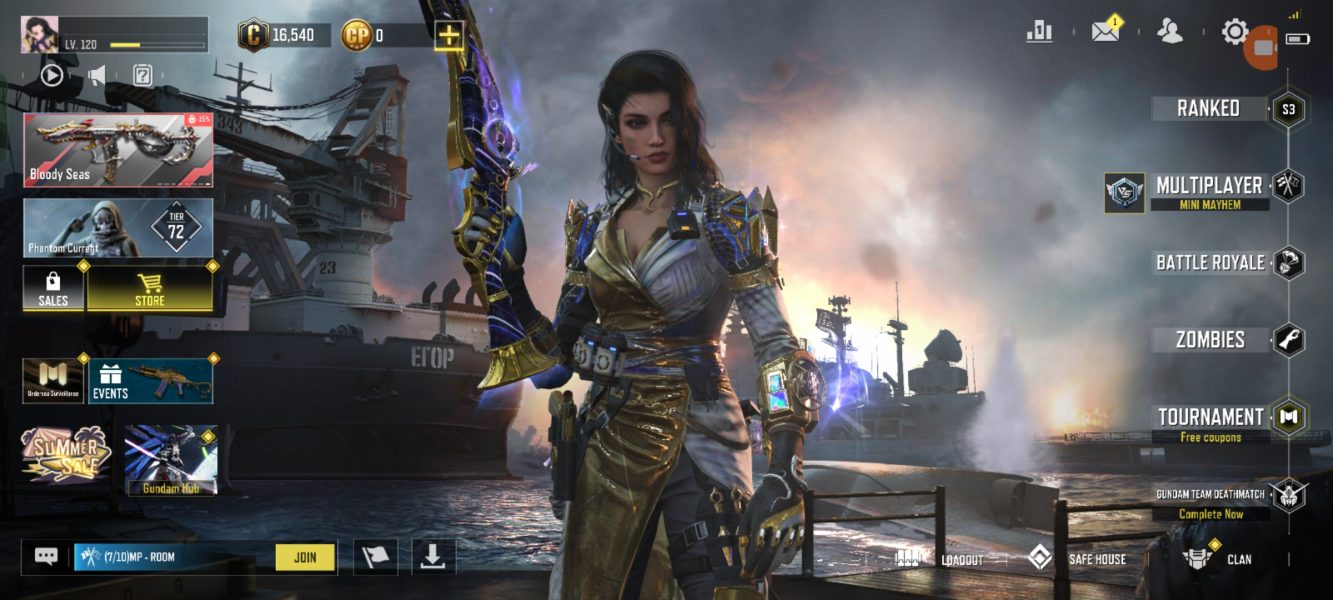Select the Multiplayer mode
This screenshot has width=1333, height=600.
[1209, 186]
